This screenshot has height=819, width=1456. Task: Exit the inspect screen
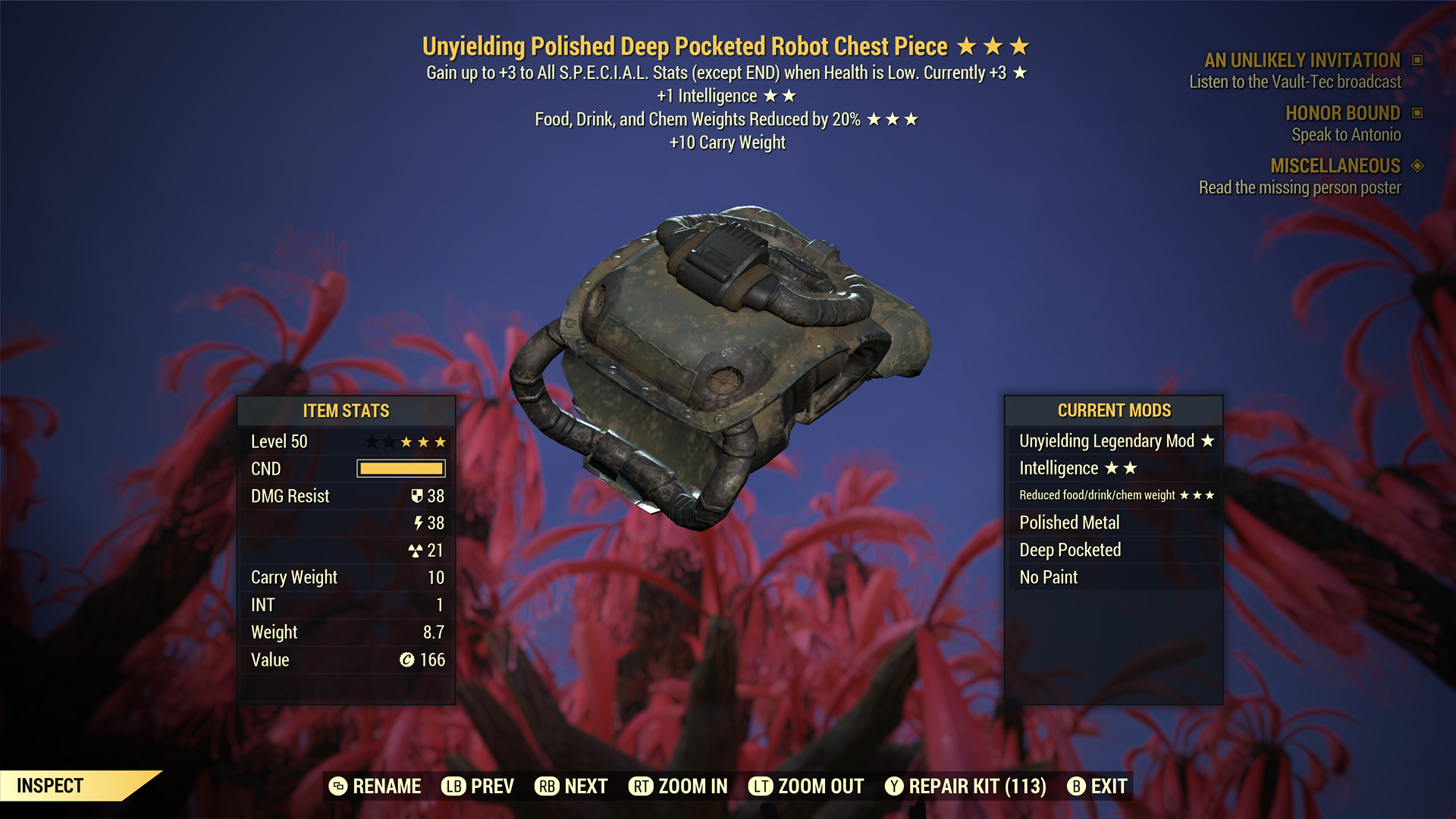point(1097,786)
